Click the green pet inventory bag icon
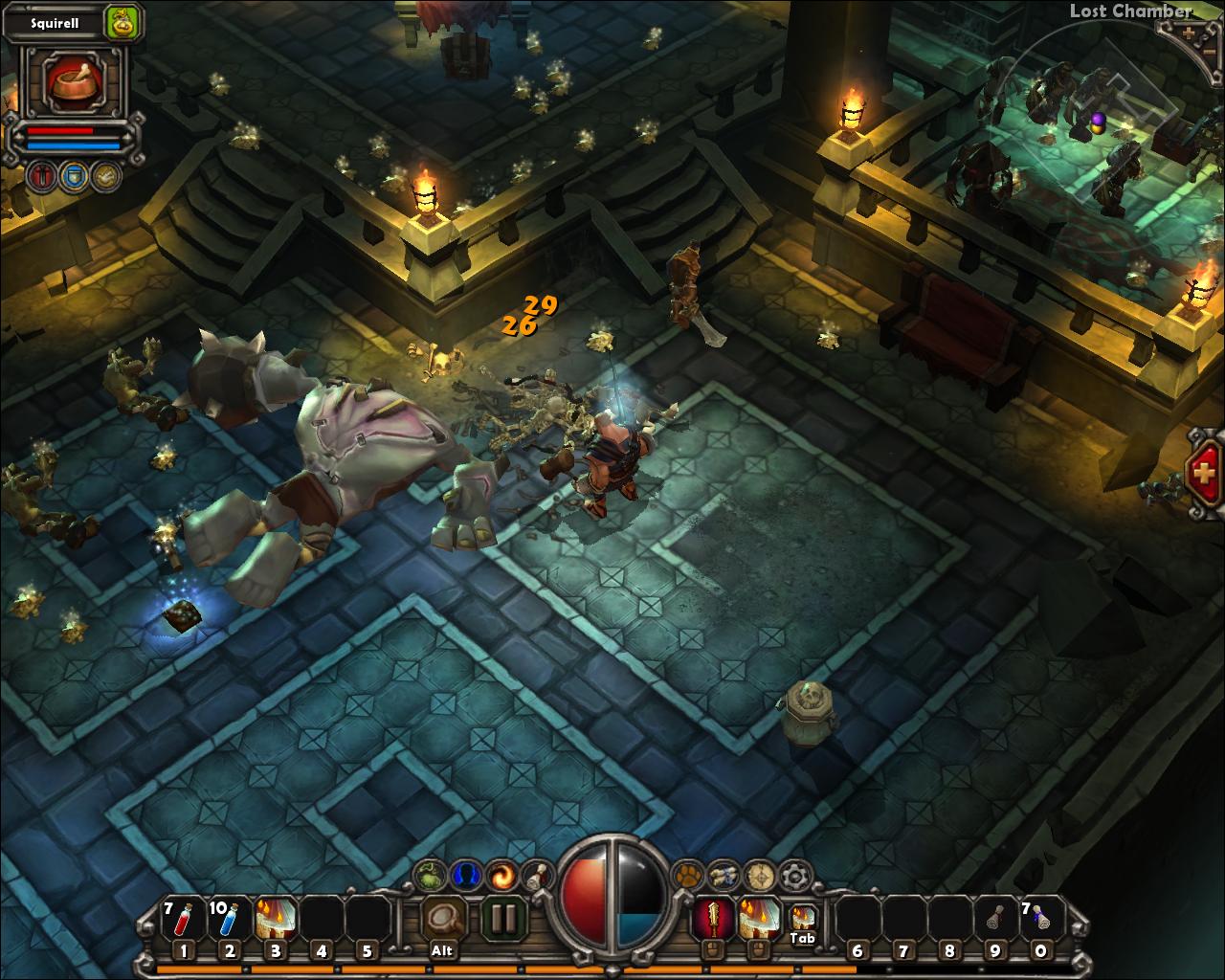 point(122,19)
